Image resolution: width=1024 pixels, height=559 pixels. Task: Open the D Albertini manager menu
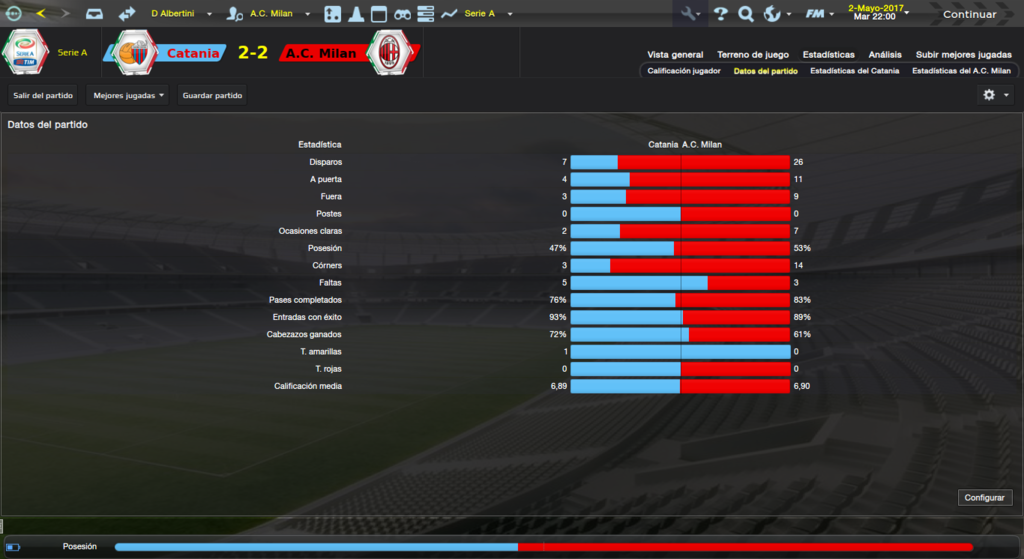coord(186,14)
